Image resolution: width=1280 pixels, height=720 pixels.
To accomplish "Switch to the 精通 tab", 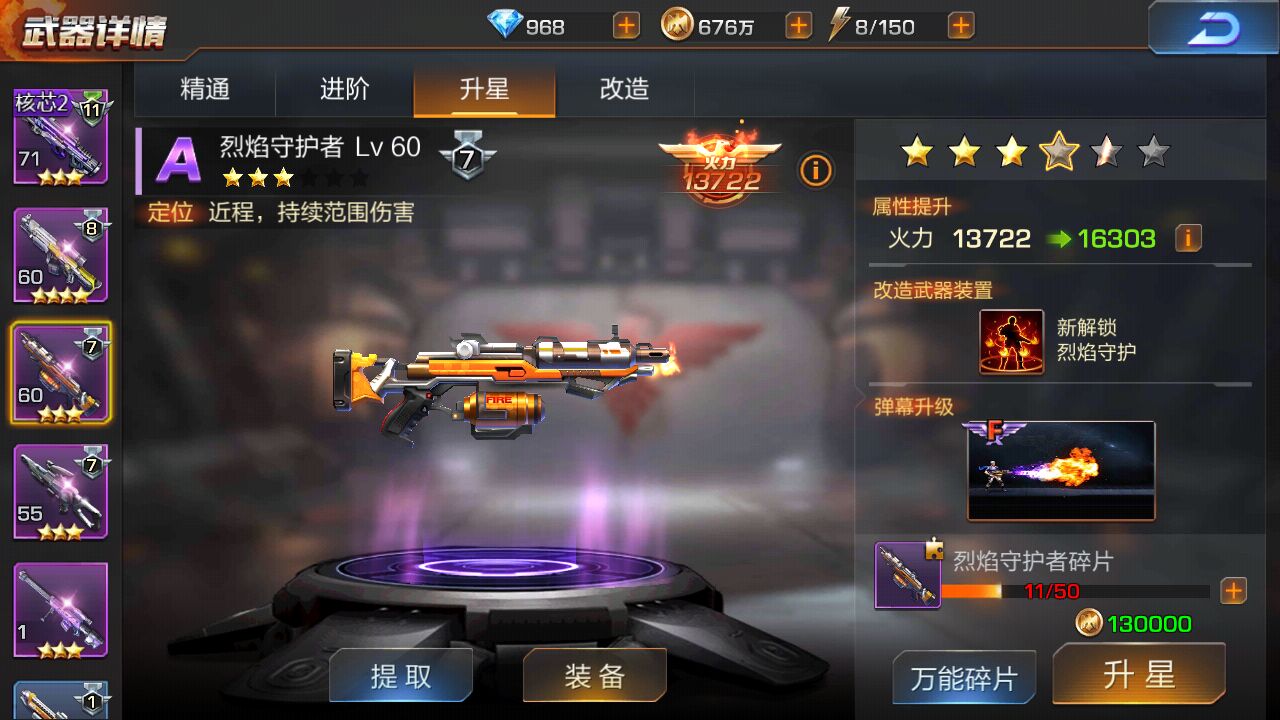I will [x=205, y=89].
